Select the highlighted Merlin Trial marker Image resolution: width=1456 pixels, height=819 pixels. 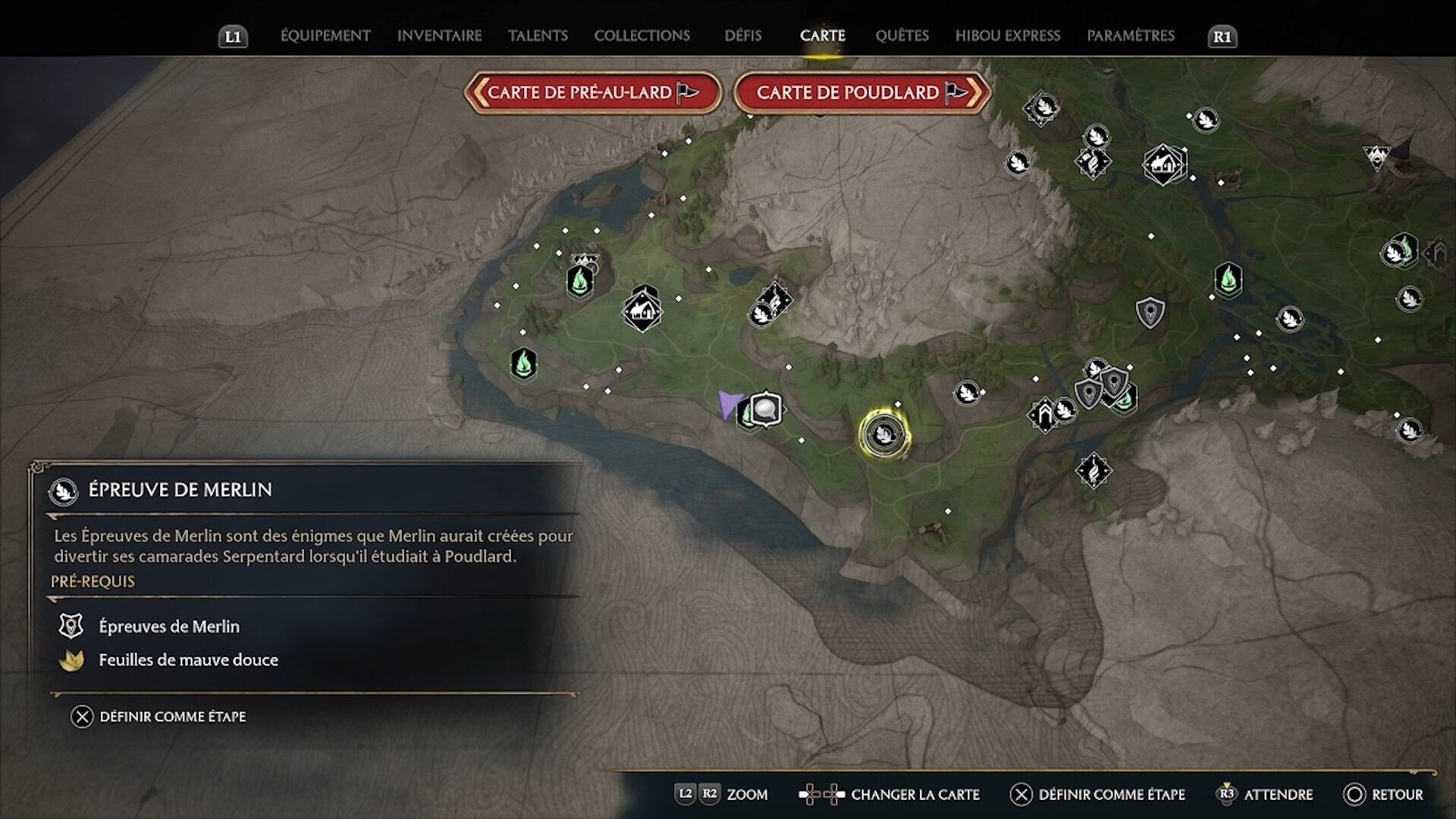tap(884, 435)
